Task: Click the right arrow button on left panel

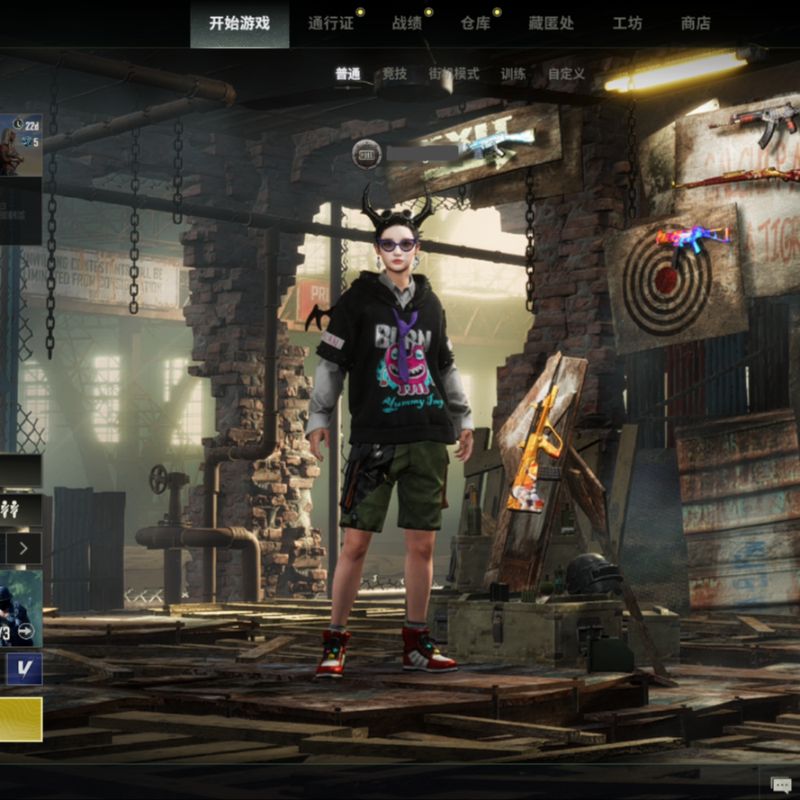Action: click(x=24, y=547)
